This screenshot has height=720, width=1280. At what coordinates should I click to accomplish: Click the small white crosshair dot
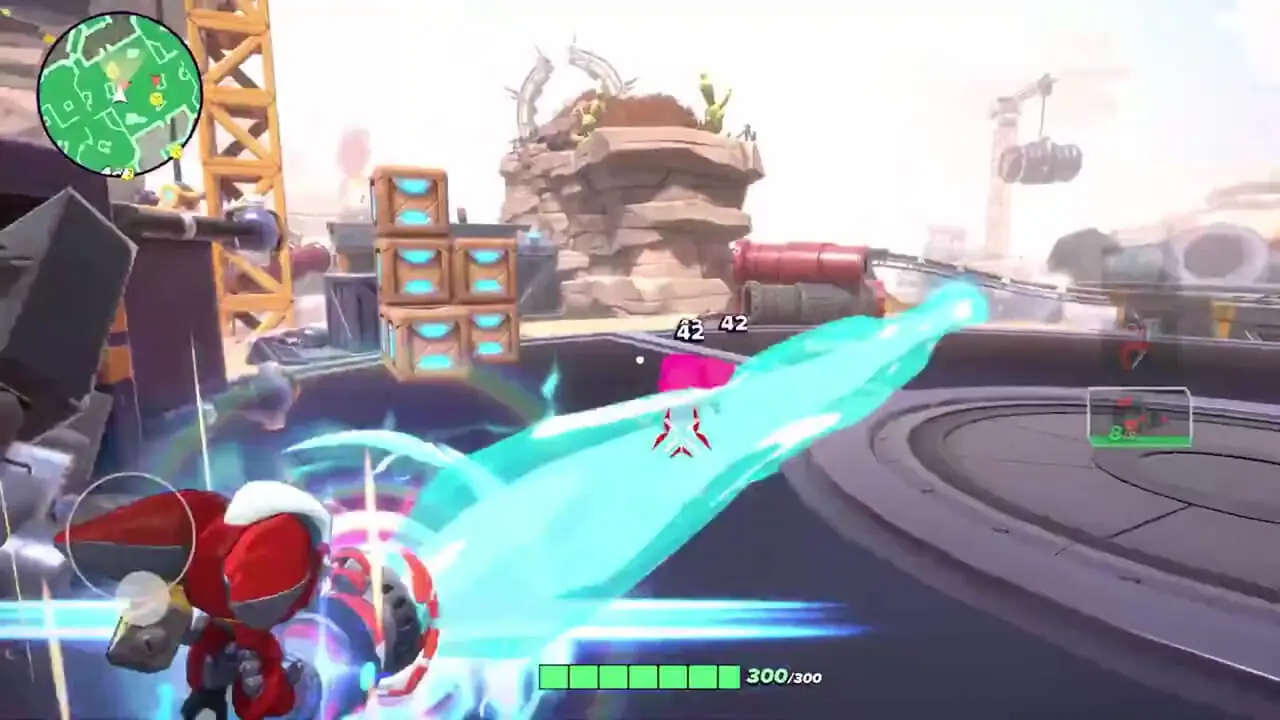point(638,360)
